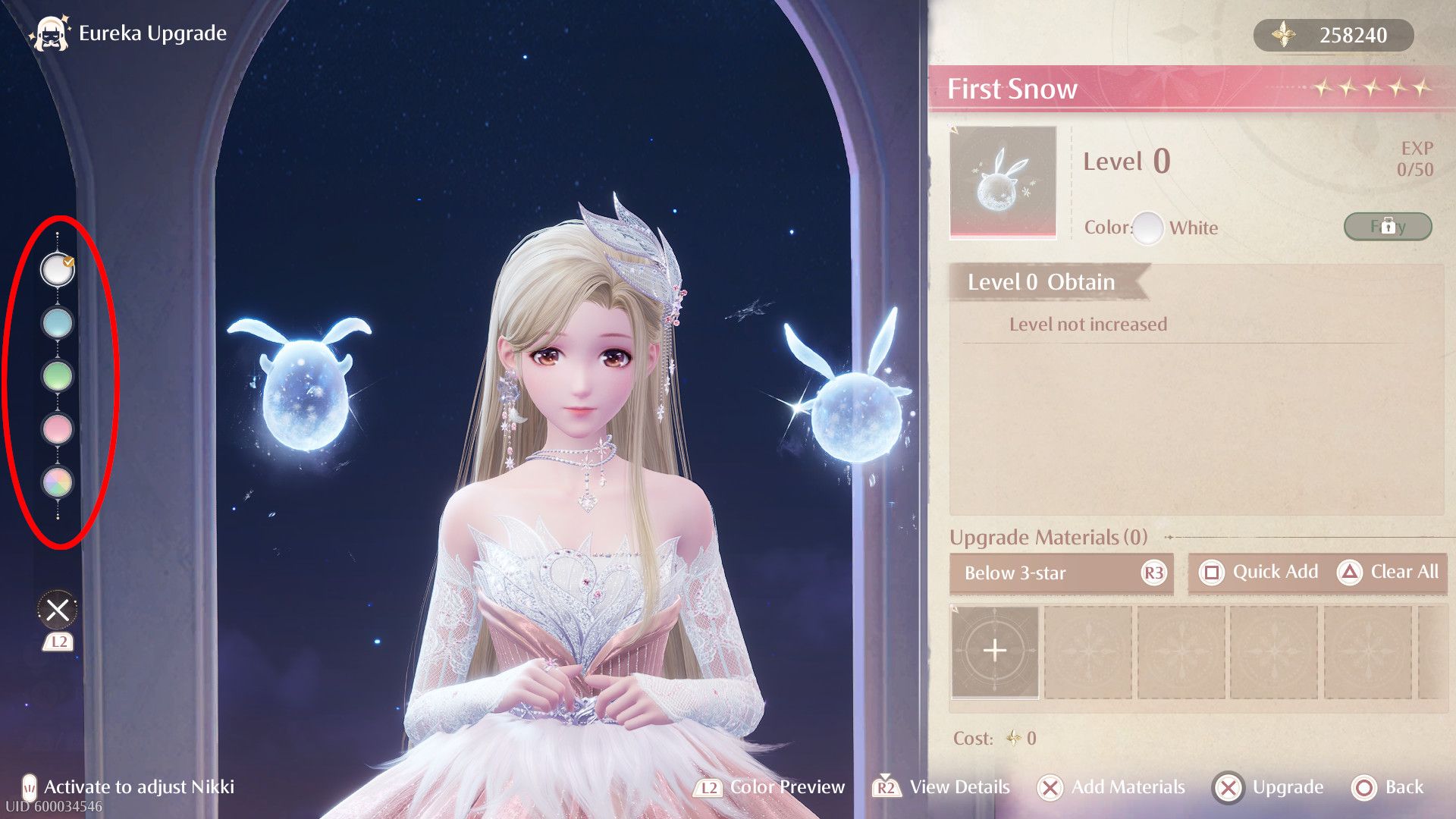Open the Below 3-star filter dropdown
The height and width of the screenshot is (819, 1456).
pos(1060,573)
